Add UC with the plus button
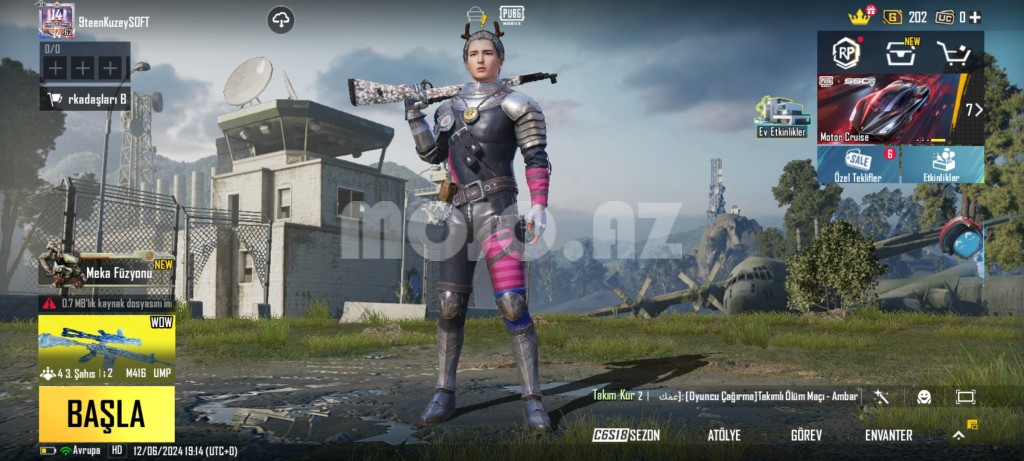Viewport: 1024px width, 461px height. coord(975,17)
